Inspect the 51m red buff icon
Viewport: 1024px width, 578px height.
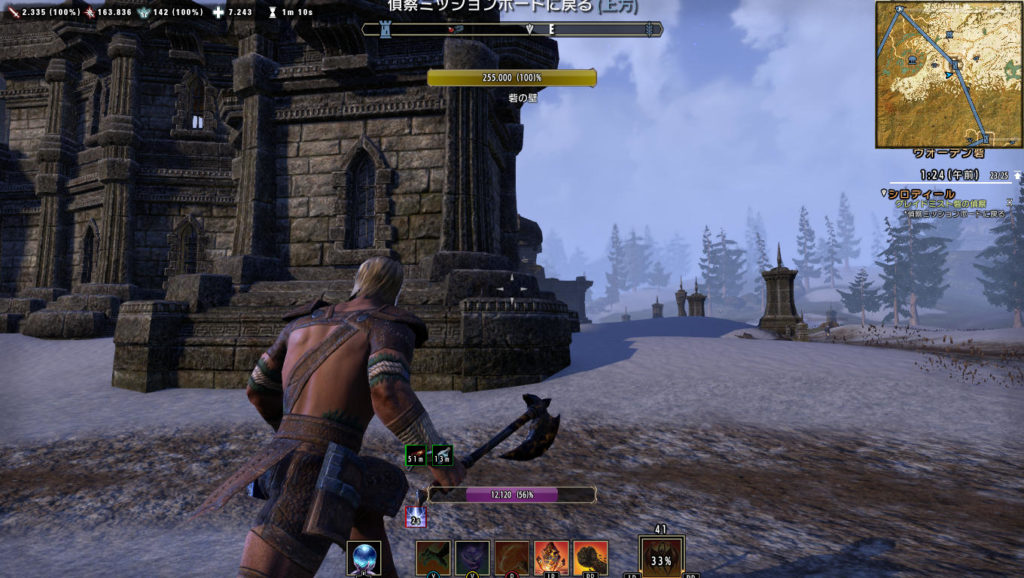click(x=416, y=457)
